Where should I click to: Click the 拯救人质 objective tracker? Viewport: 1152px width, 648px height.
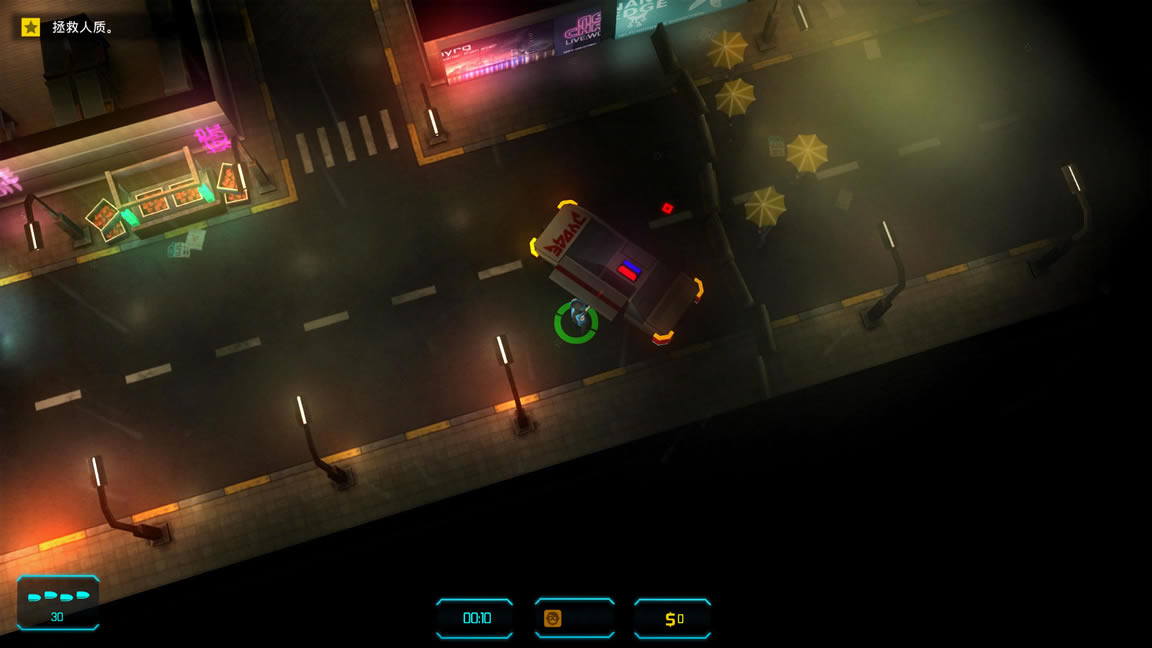pyautogui.click(x=68, y=27)
